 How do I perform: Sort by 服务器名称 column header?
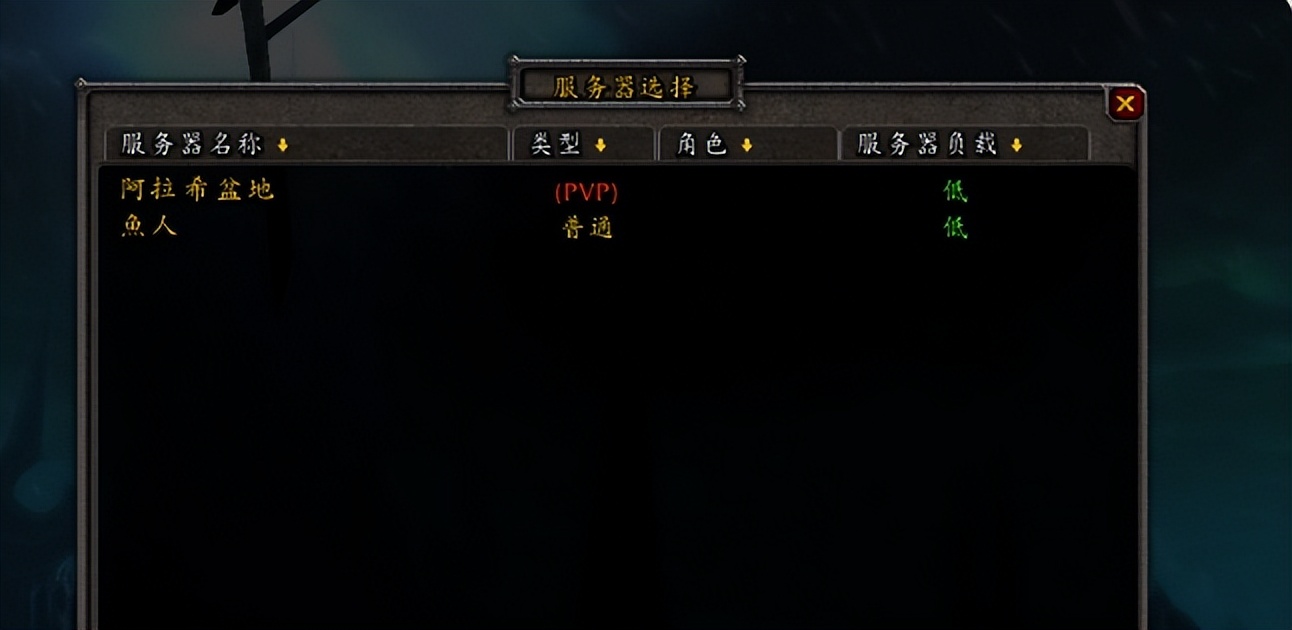[306, 145]
